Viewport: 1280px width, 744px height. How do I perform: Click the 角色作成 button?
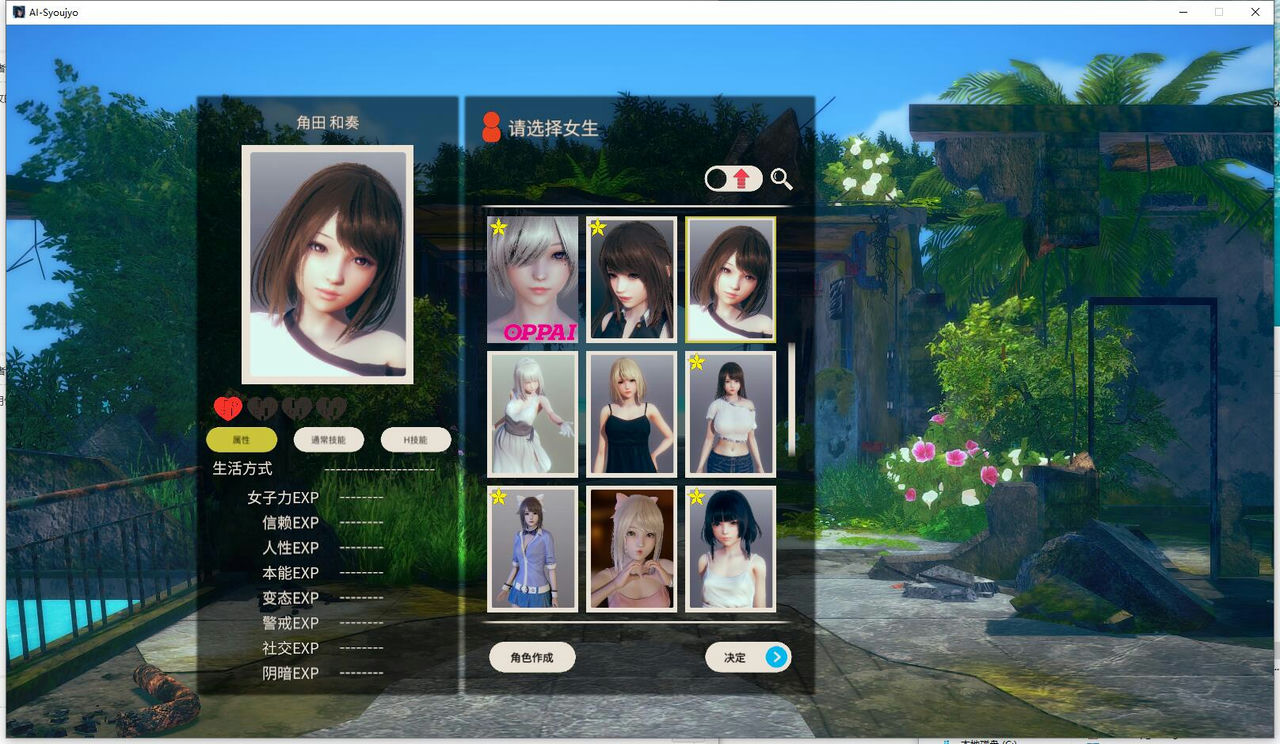(x=531, y=657)
